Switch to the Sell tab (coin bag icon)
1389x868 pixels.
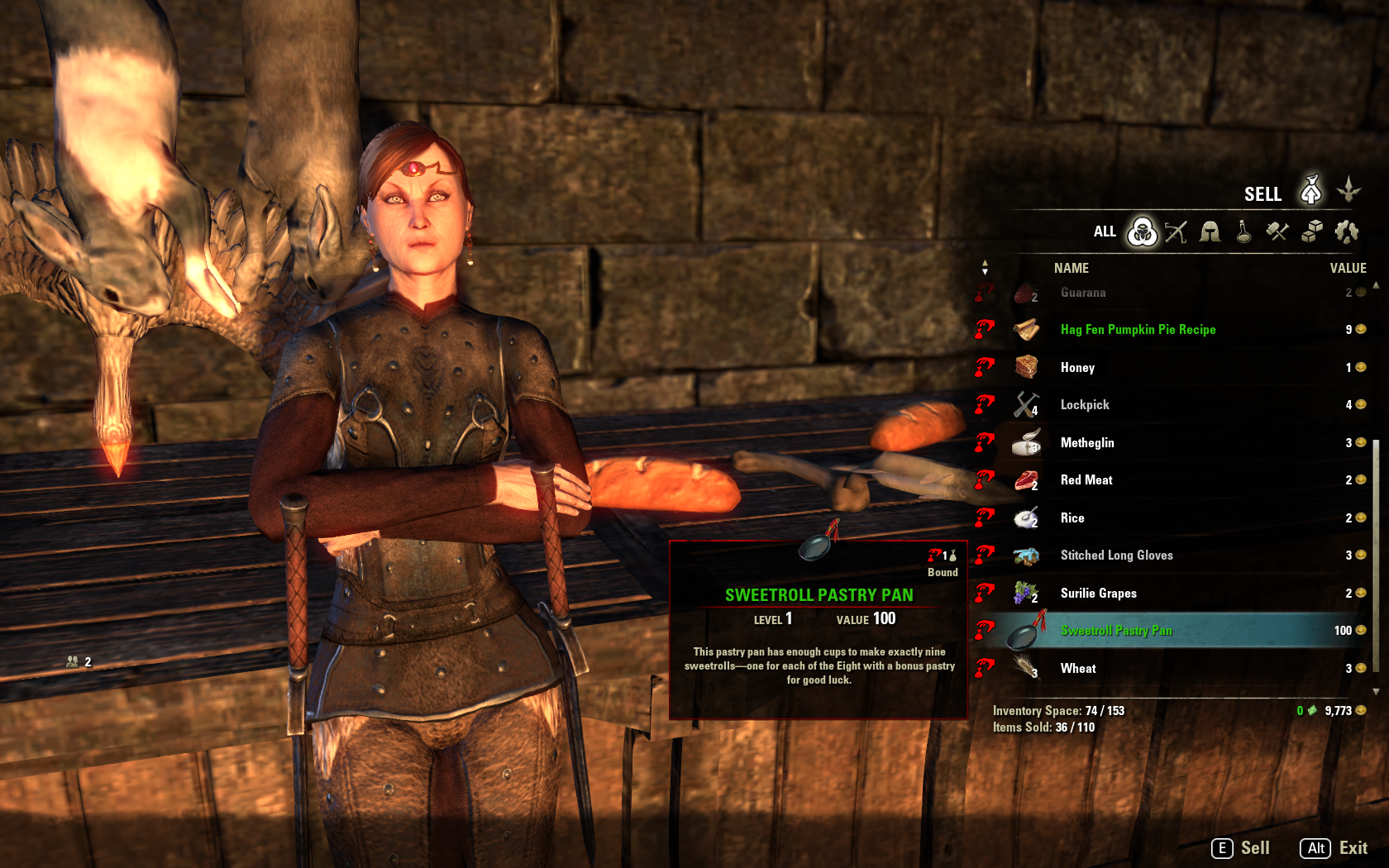1310,191
